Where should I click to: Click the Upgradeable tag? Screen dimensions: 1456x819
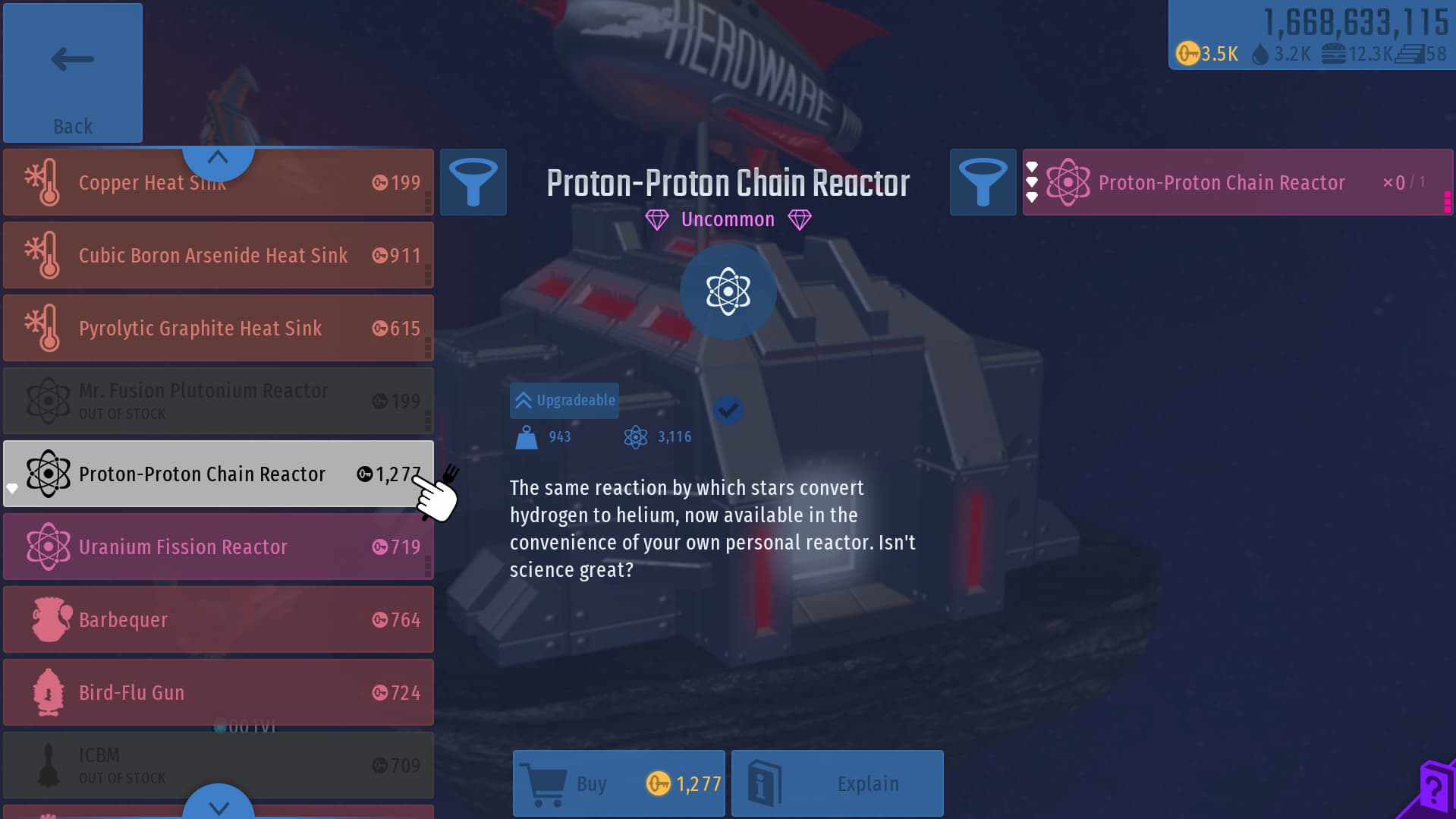point(564,401)
